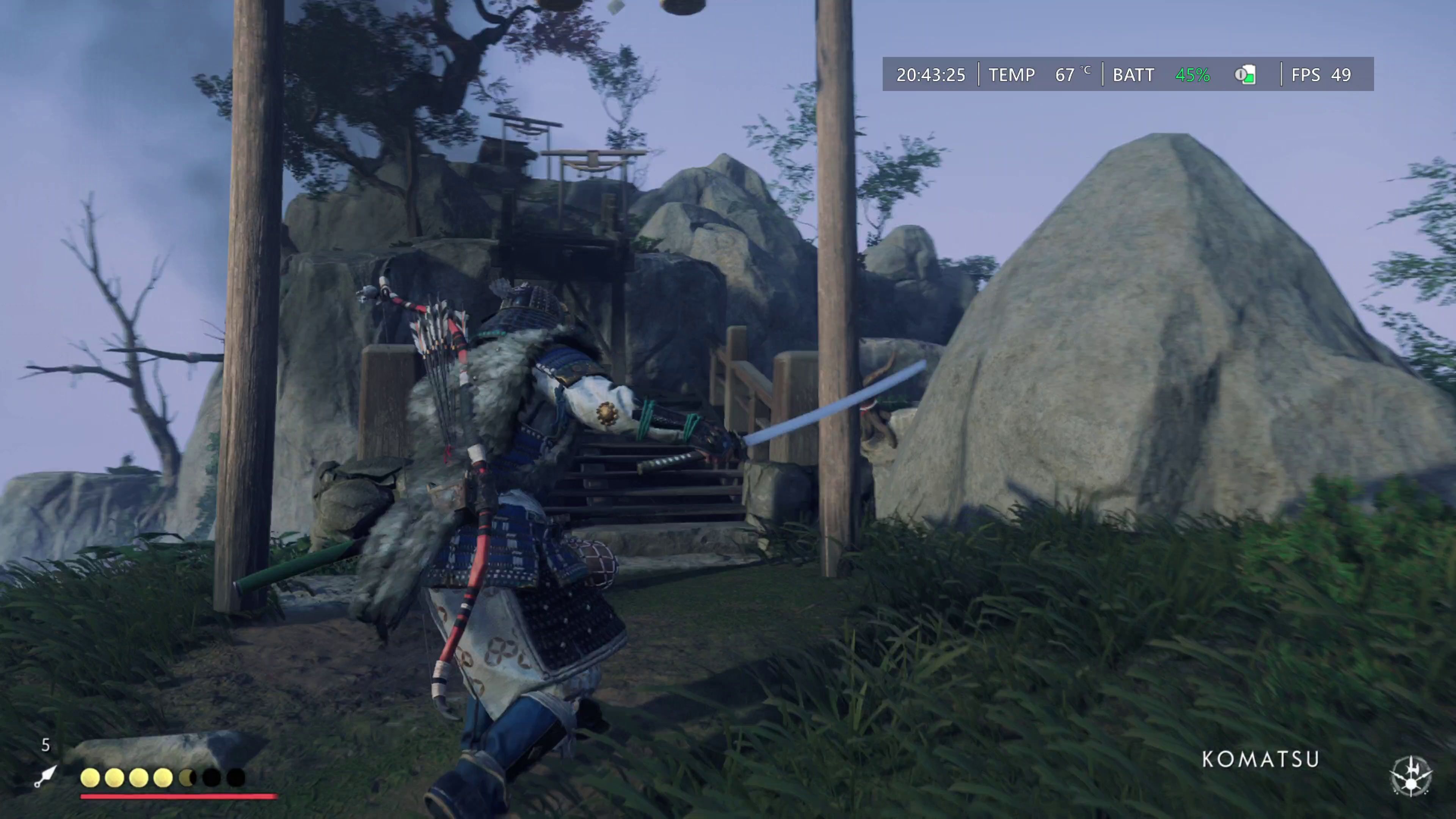Screen dimensions: 1456x819
Task: Click the first filled resolve circle
Action: click(x=90, y=778)
